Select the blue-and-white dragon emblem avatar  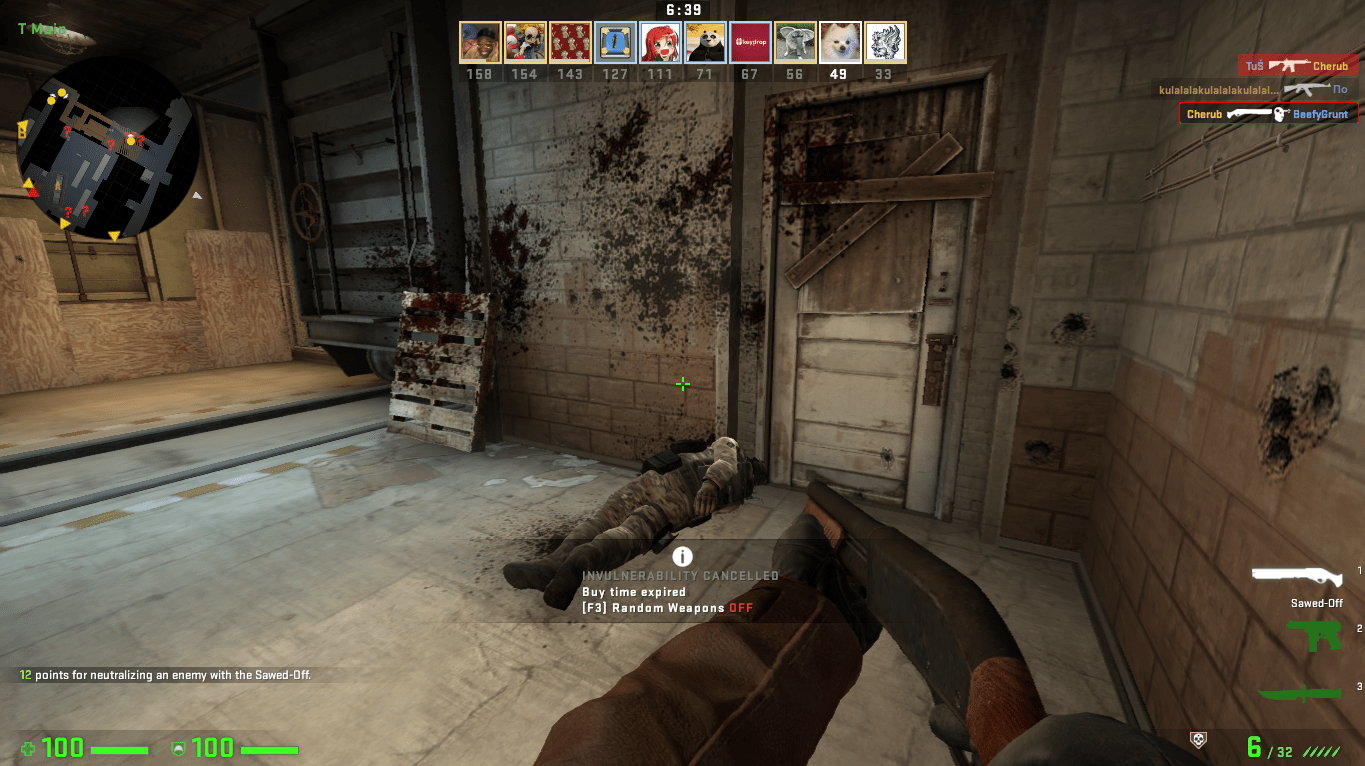(885, 43)
